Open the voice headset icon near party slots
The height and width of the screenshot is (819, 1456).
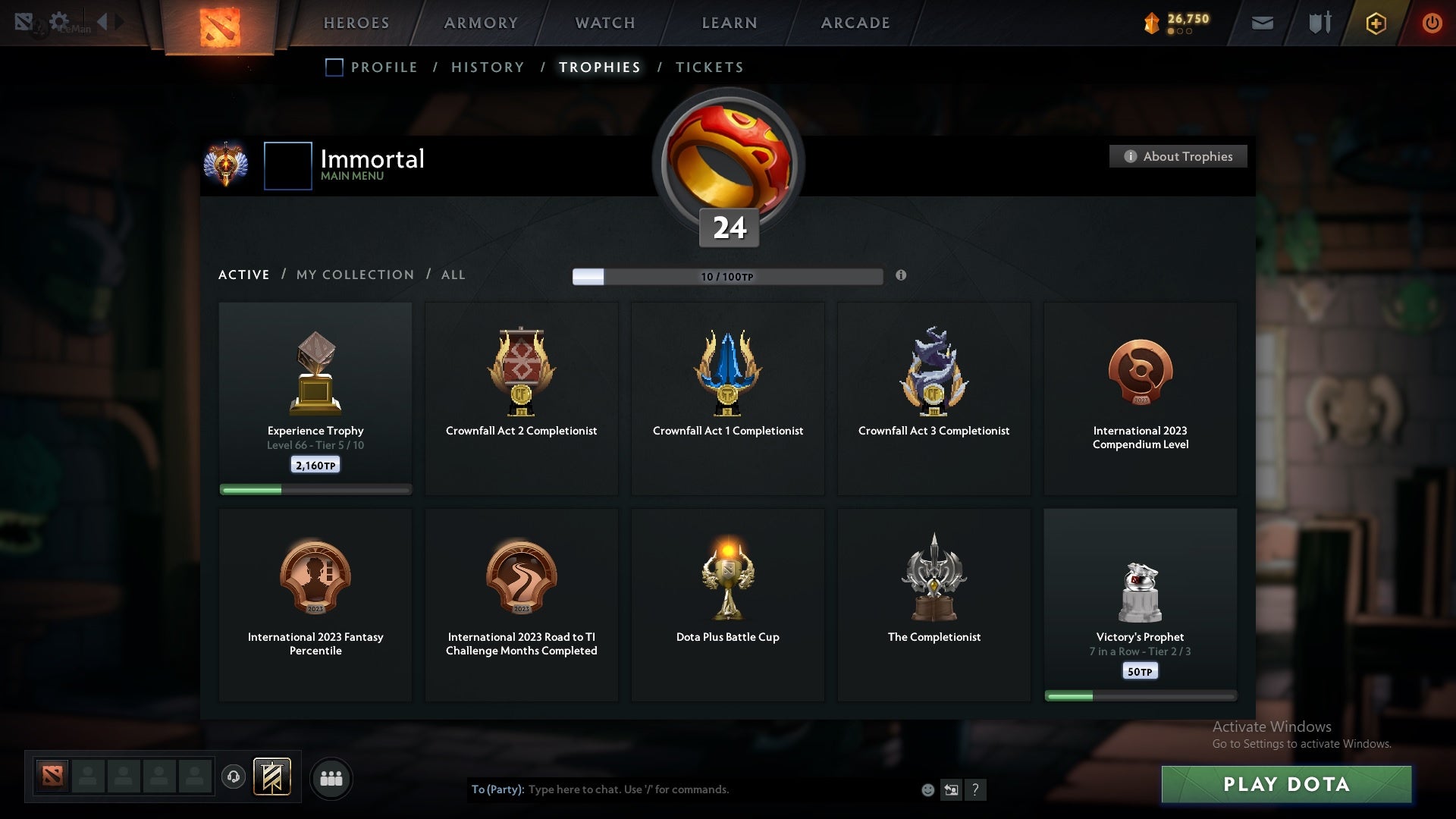pyautogui.click(x=234, y=777)
